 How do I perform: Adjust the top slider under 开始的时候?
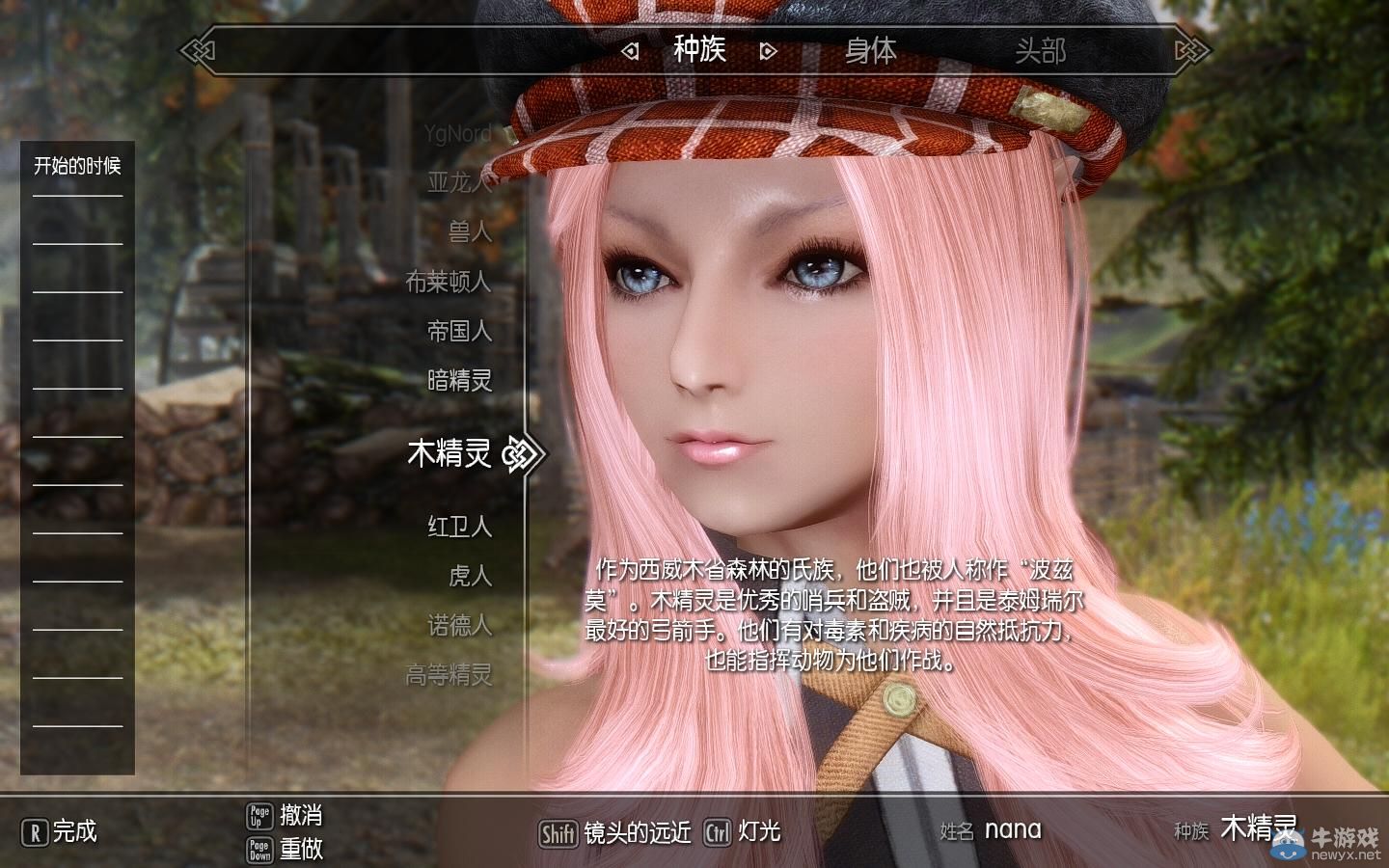click(x=78, y=198)
